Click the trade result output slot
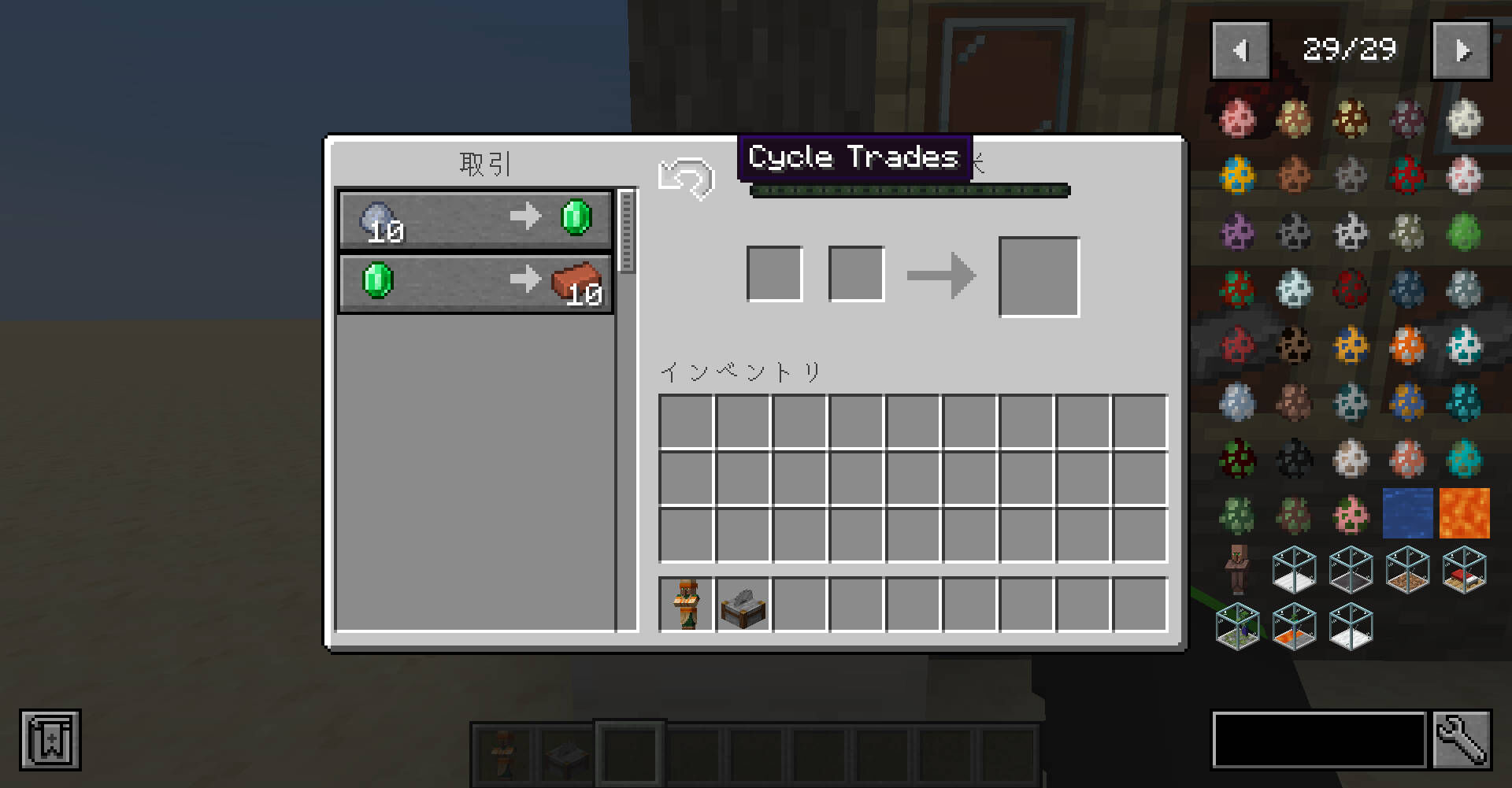This screenshot has width=1512, height=788. point(1039,274)
